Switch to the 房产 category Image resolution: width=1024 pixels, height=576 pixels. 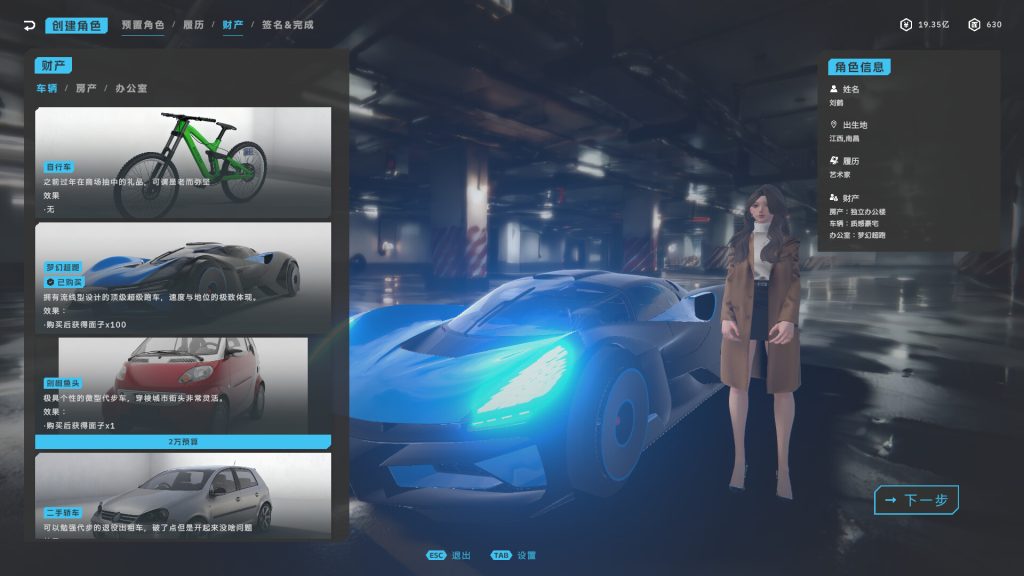pyautogui.click(x=86, y=88)
